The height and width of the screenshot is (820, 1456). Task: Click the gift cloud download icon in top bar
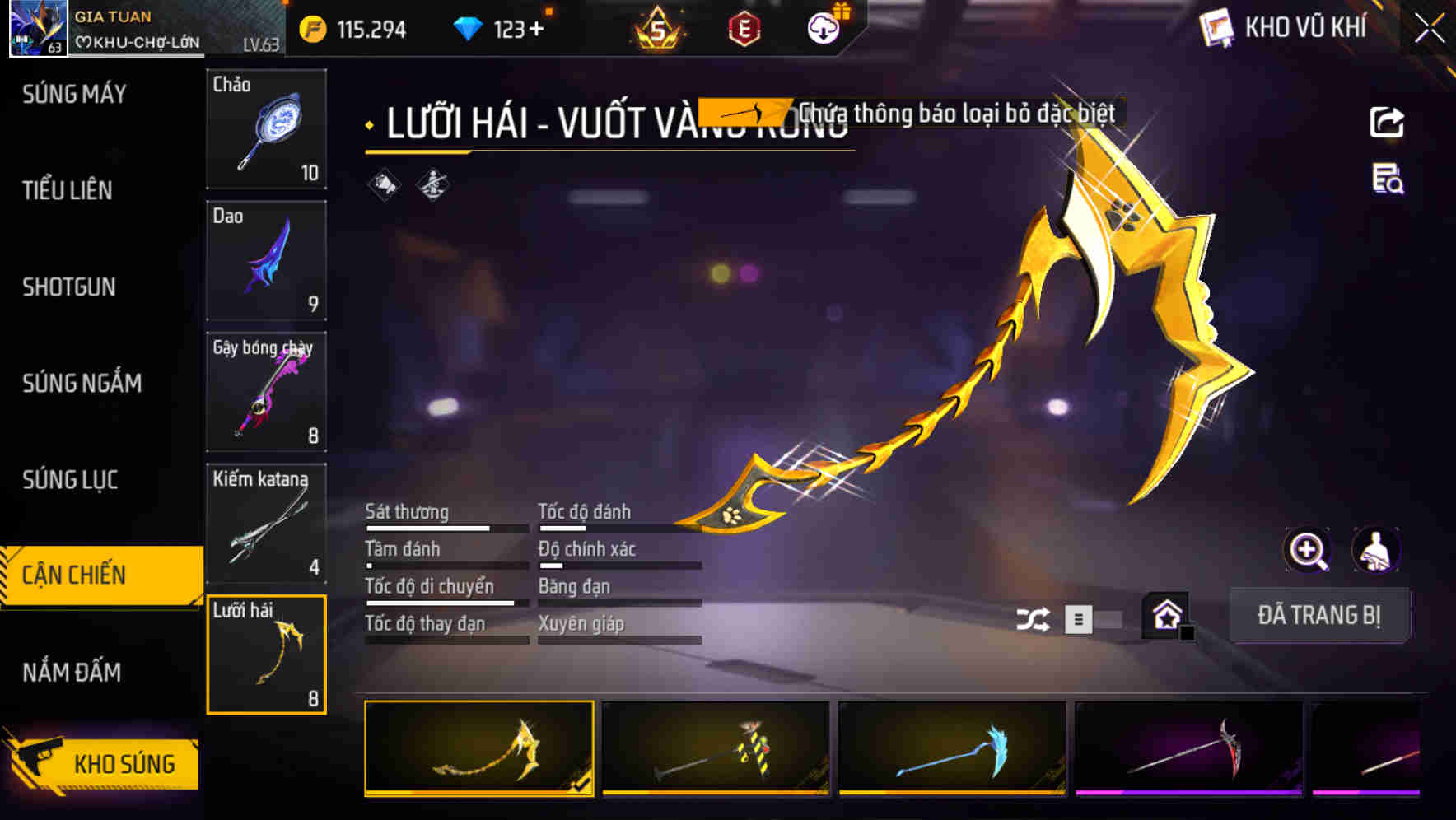click(x=822, y=27)
